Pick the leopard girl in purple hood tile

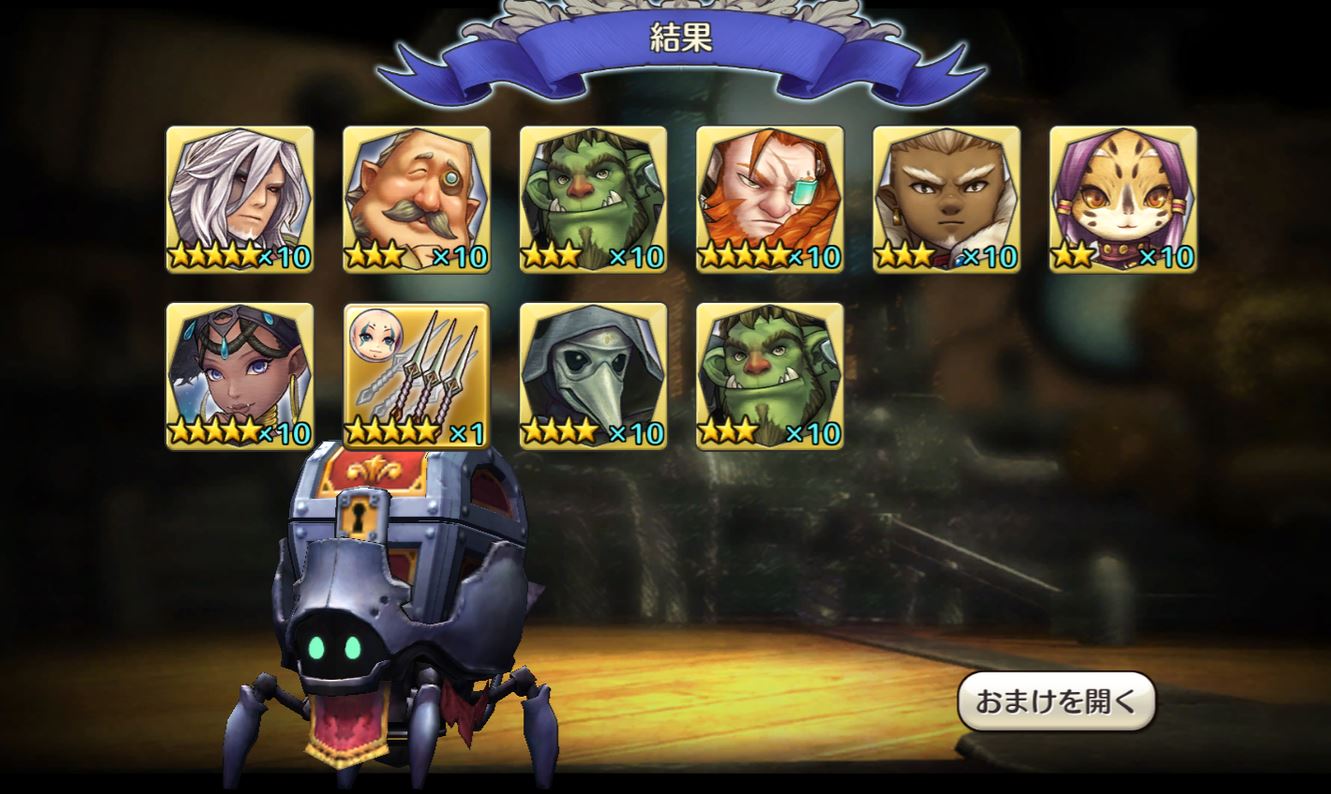pyautogui.click(x=1123, y=199)
